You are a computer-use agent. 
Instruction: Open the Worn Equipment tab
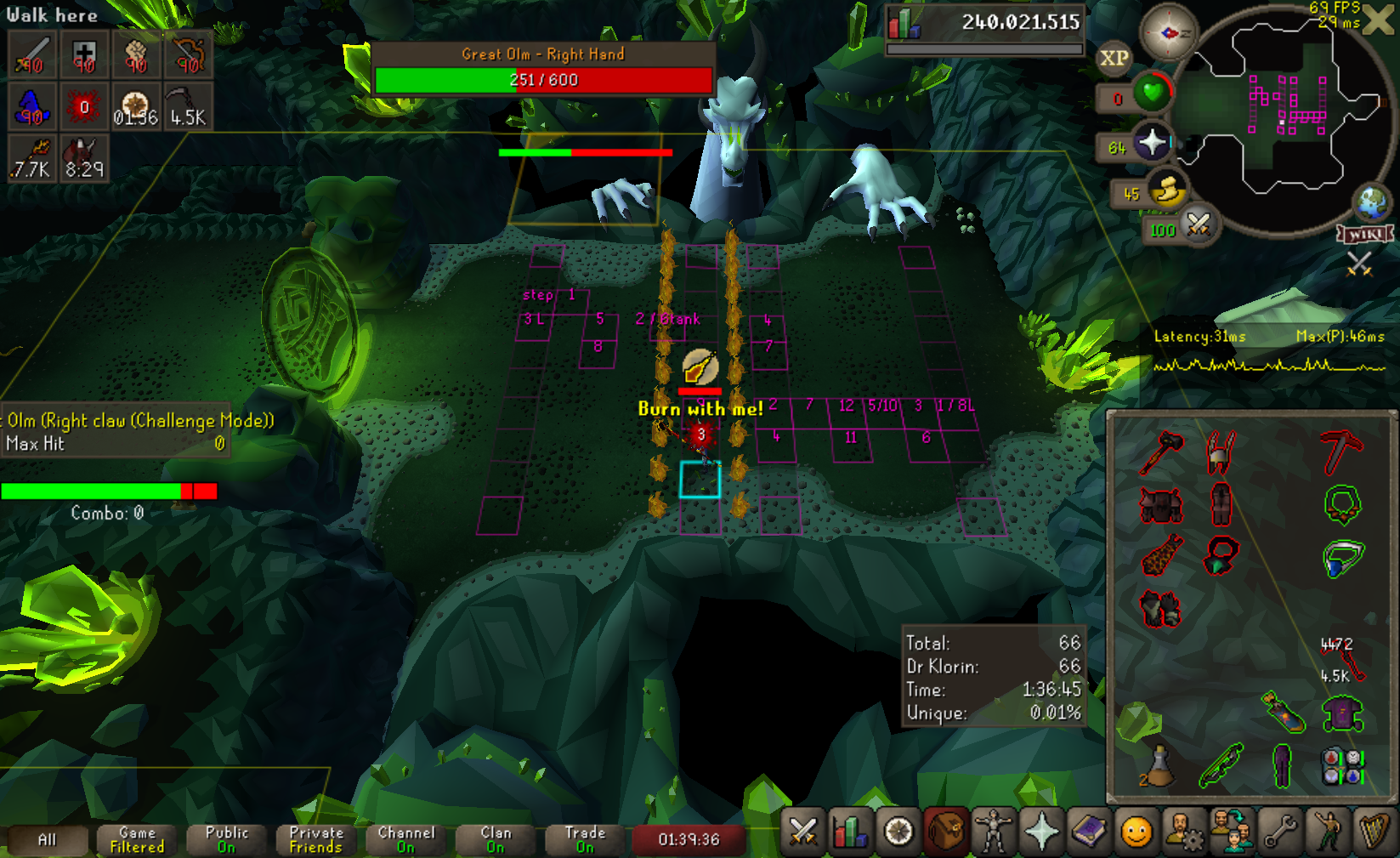pos(994,832)
